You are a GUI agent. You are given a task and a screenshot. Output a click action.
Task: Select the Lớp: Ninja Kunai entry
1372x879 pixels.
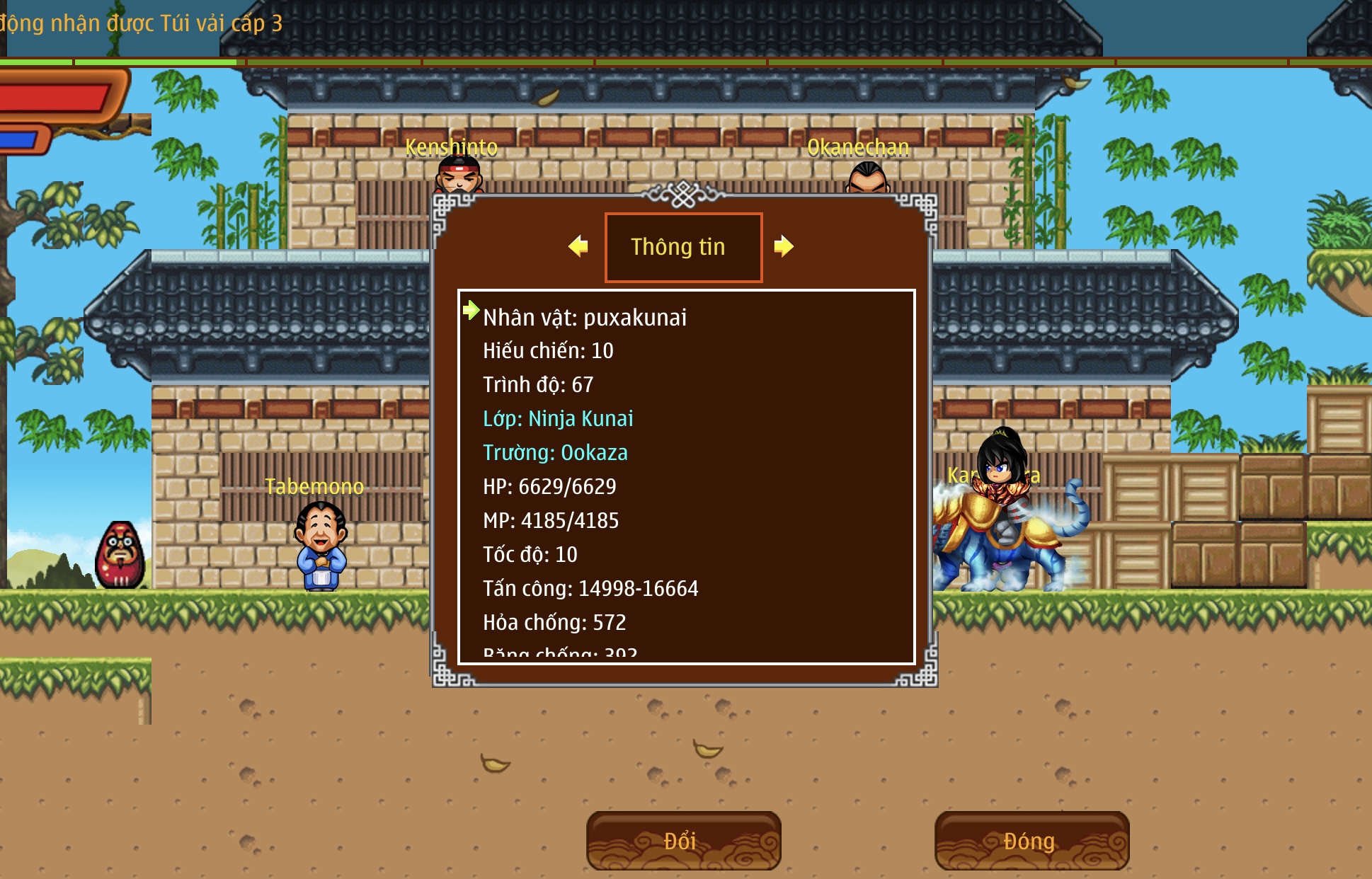[558, 419]
